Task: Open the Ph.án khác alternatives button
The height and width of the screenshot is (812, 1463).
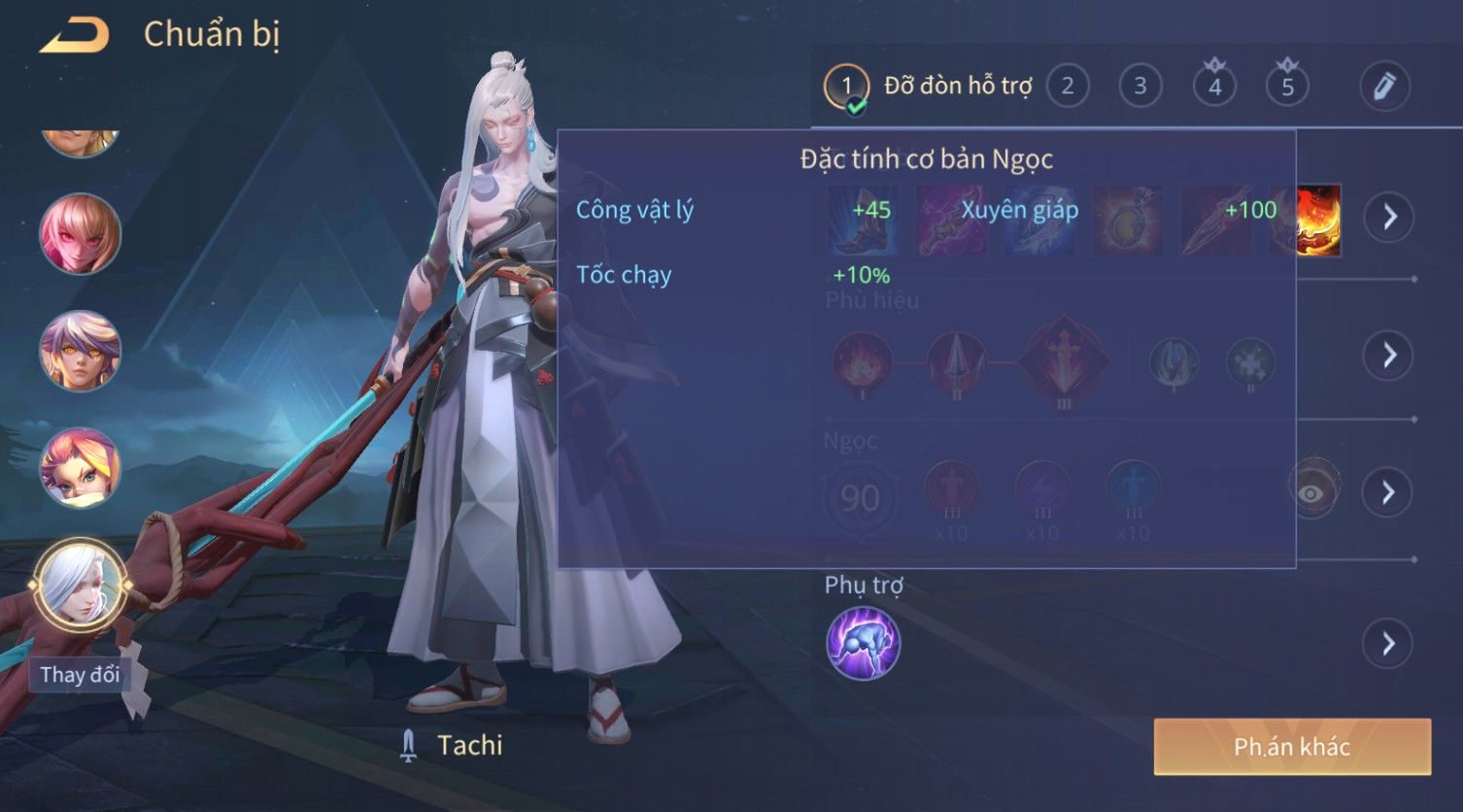Action: tap(1292, 746)
